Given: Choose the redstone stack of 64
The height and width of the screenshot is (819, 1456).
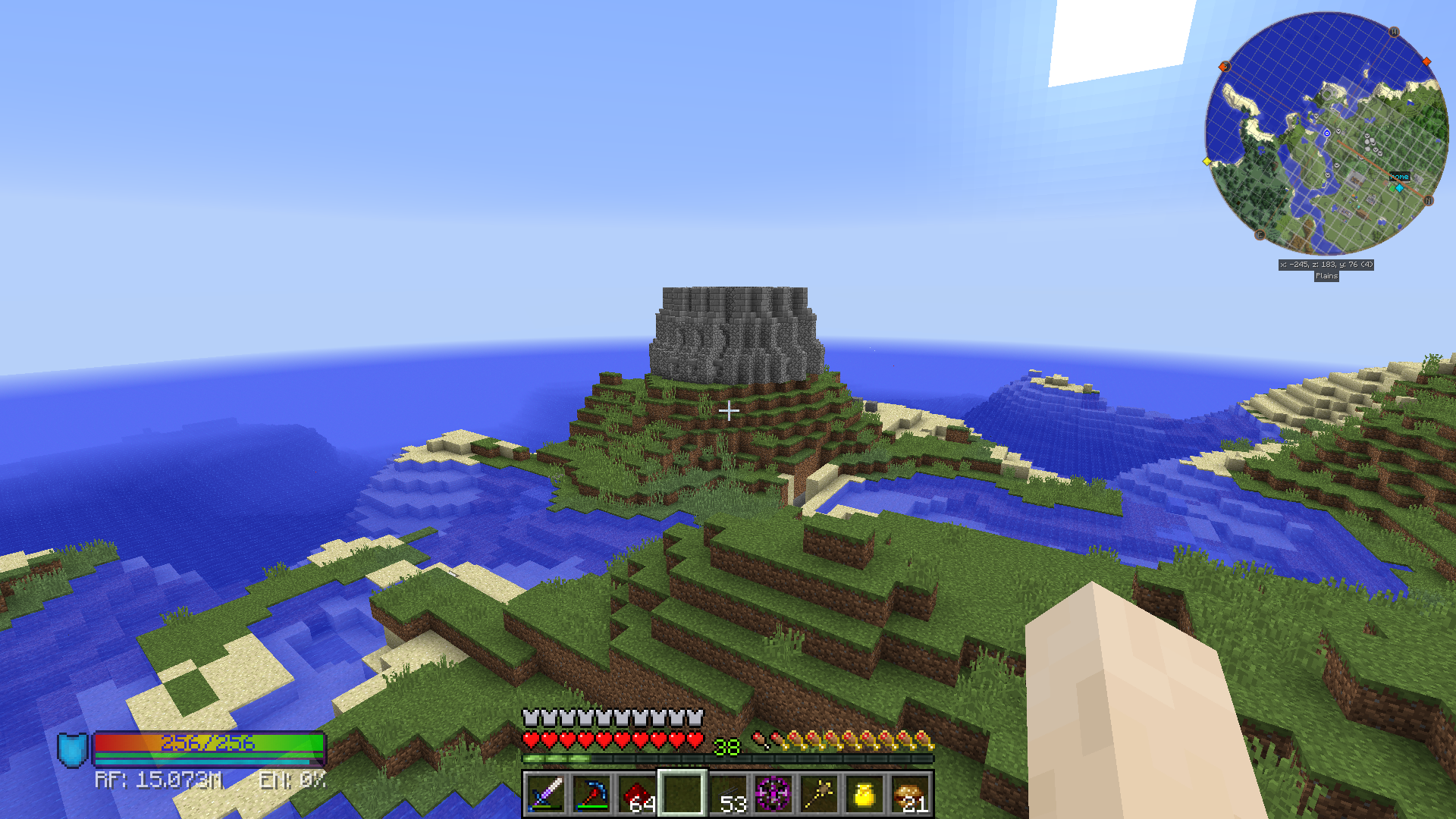Looking at the screenshot, I should point(637,794).
